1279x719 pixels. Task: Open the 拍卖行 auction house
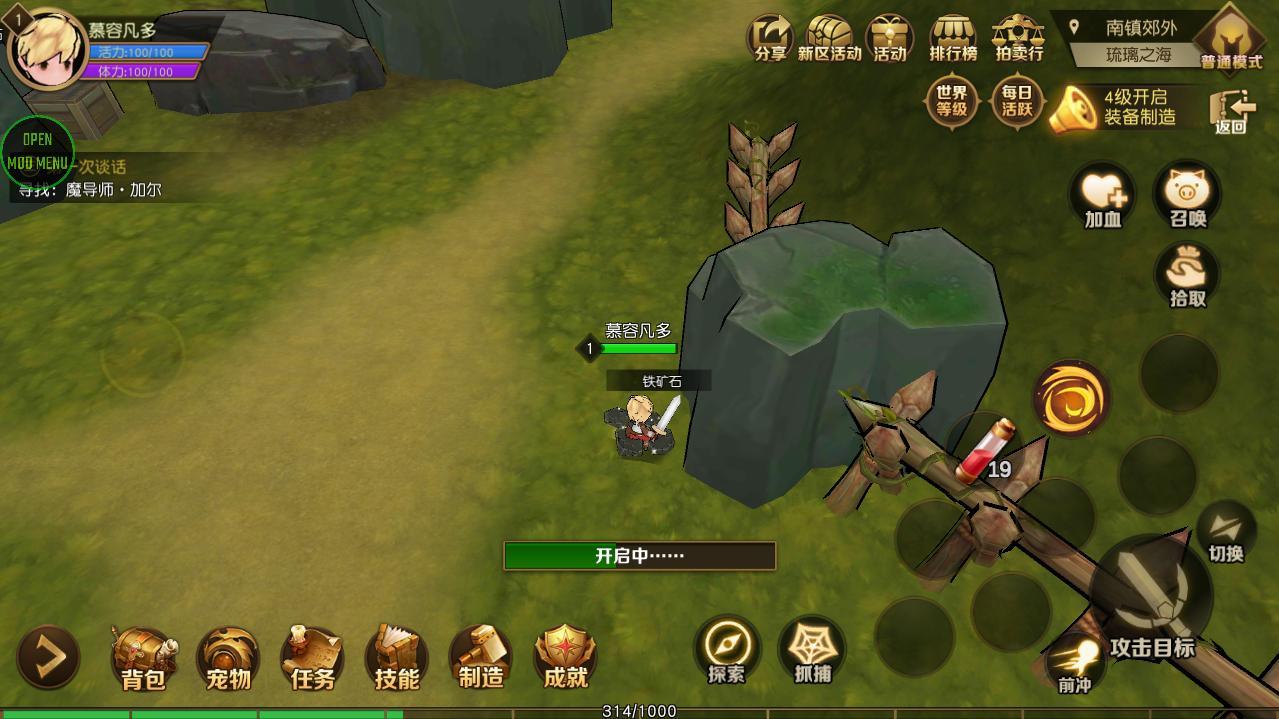(x=1018, y=40)
